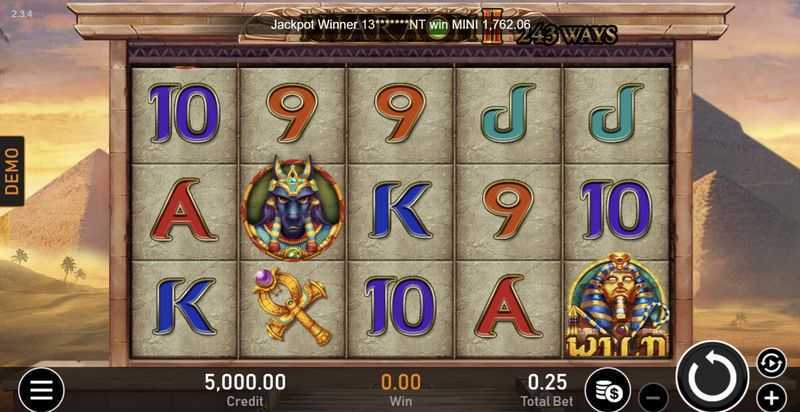Activate the autoplay spin button

tap(768, 361)
